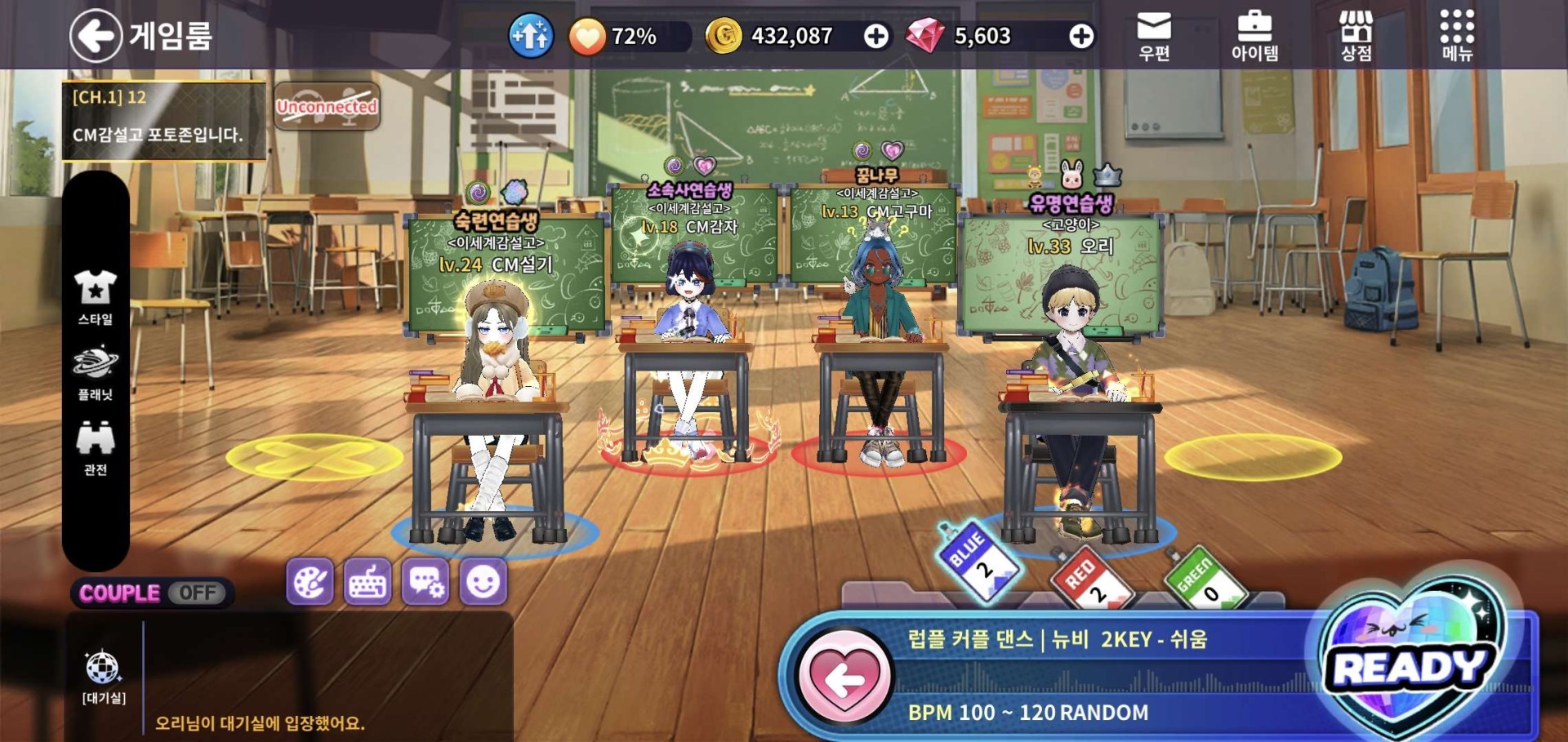Image resolution: width=1568 pixels, height=742 pixels.
Task: Open chat settings speech bubble button
Action: pyautogui.click(x=425, y=582)
